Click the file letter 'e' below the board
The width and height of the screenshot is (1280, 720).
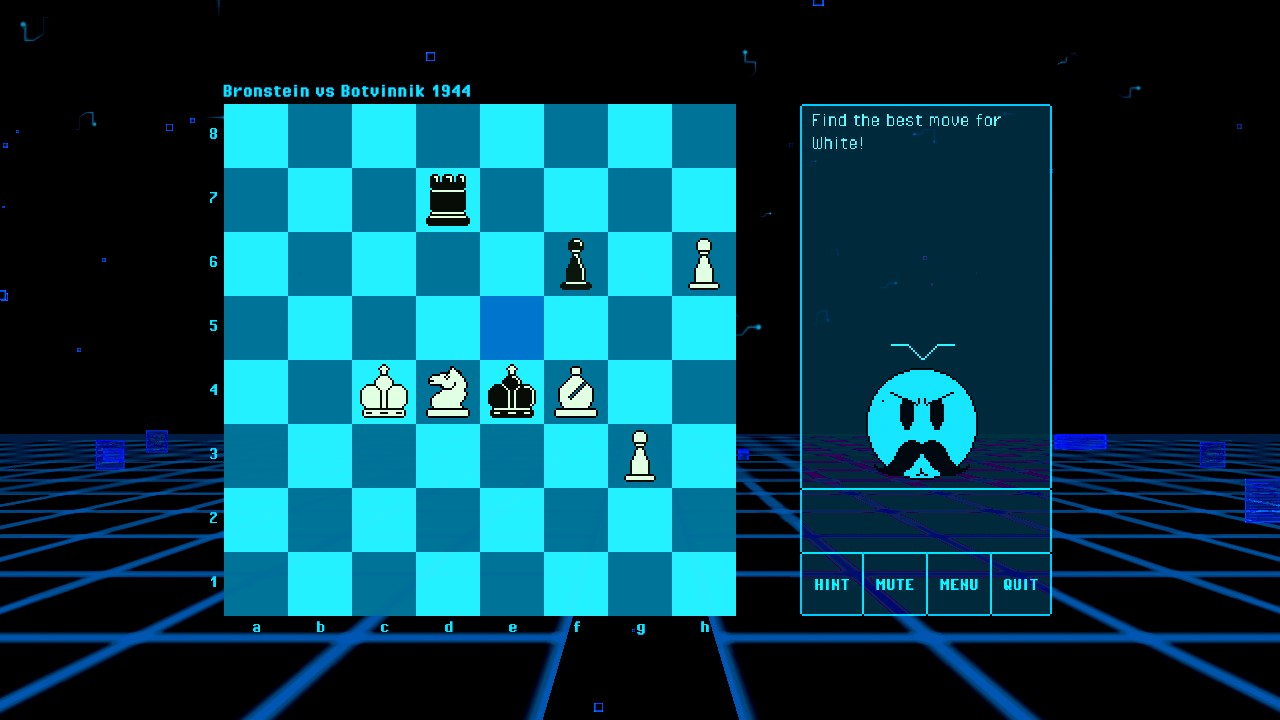tap(512, 627)
